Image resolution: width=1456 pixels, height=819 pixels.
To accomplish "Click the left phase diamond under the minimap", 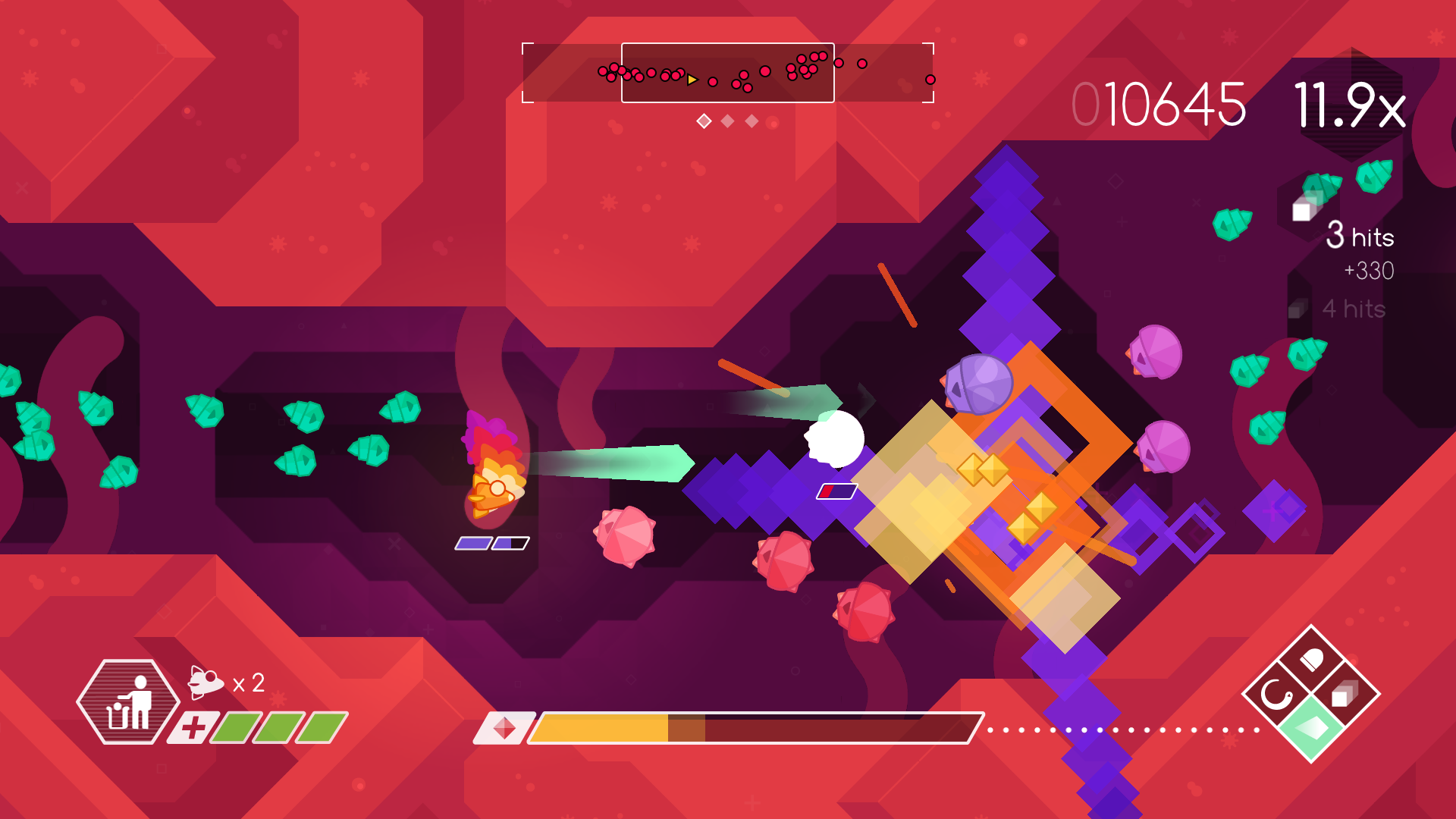I will (704, 121).
